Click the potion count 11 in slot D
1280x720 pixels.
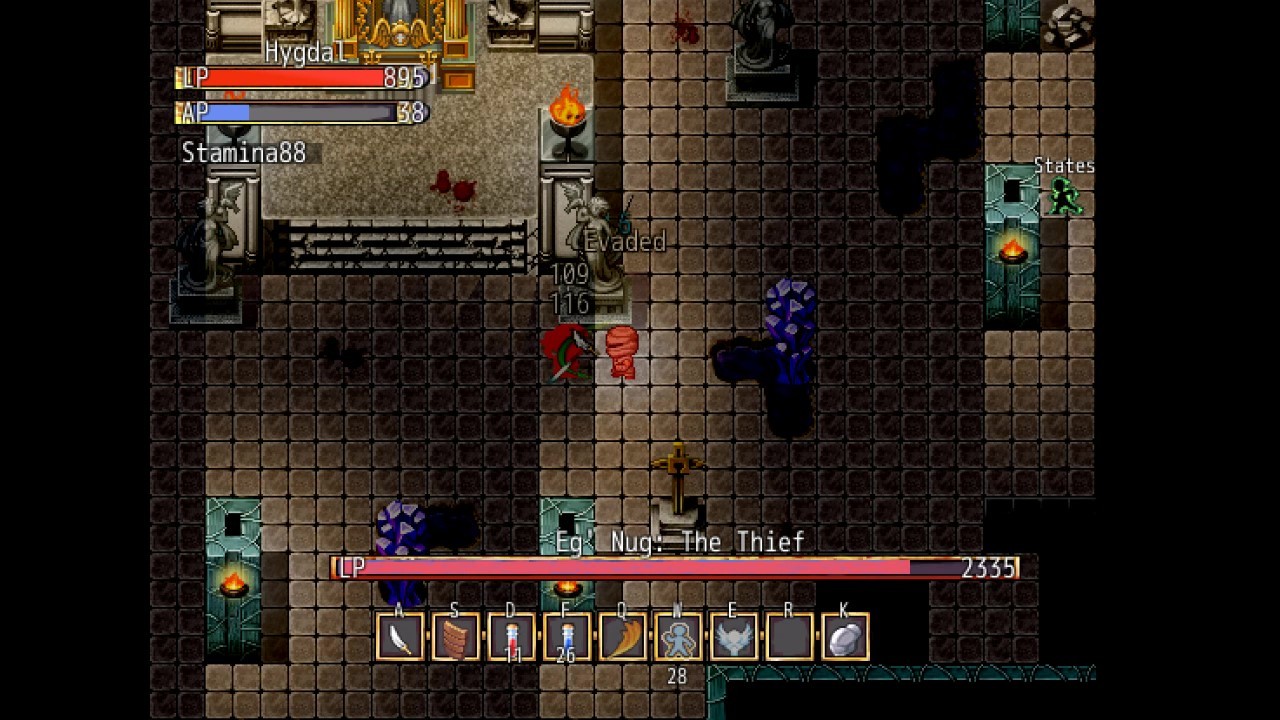[x=512, y=657]
